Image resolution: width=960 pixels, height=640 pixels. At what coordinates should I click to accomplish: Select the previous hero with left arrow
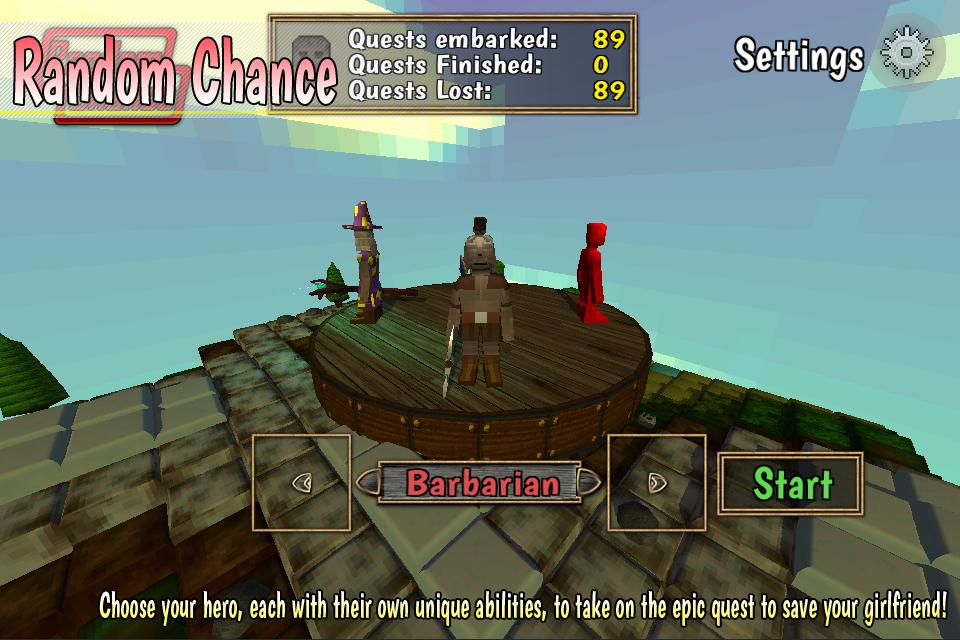[301, 482]
